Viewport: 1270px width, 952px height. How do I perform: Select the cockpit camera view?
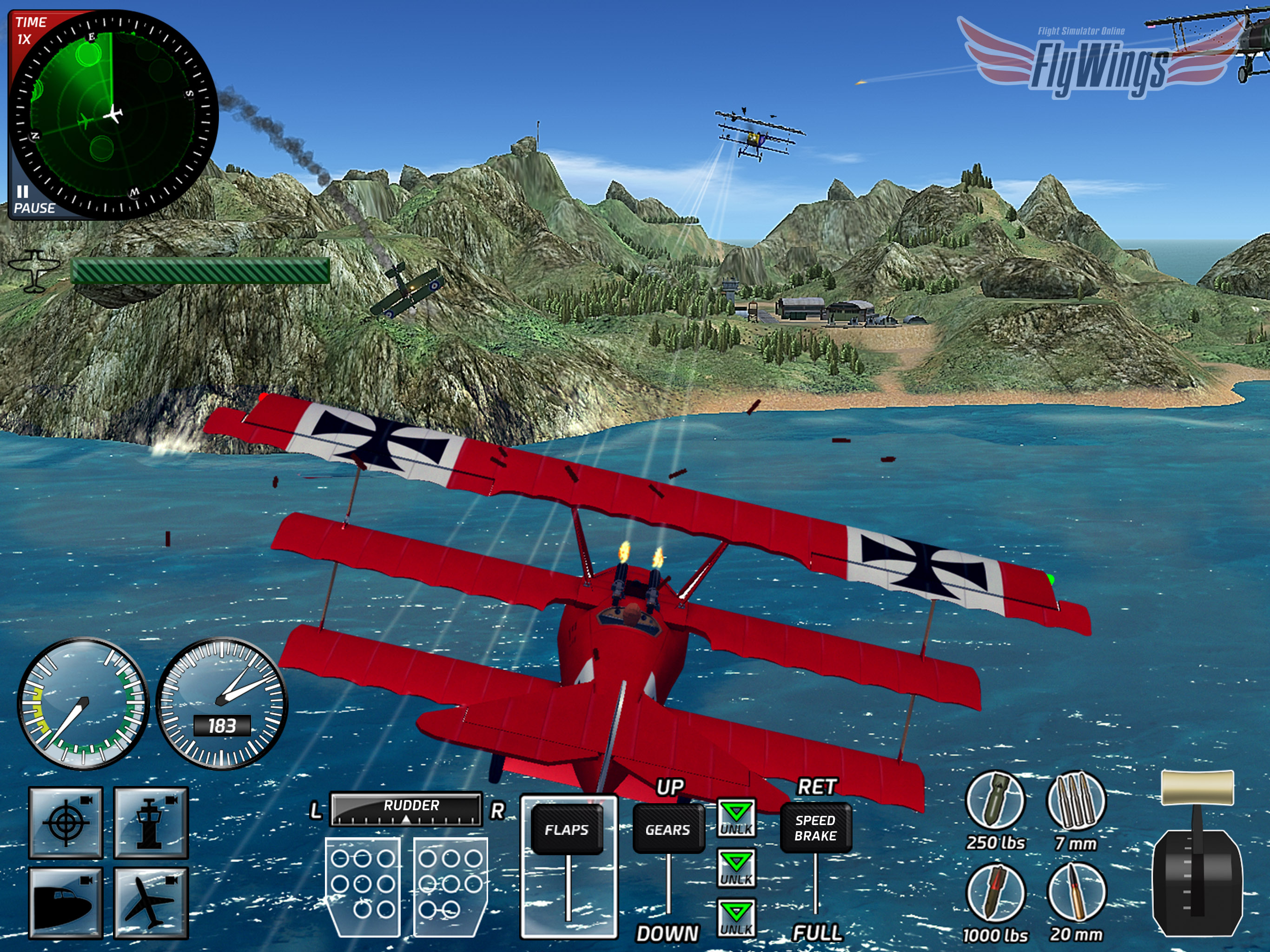66,903
